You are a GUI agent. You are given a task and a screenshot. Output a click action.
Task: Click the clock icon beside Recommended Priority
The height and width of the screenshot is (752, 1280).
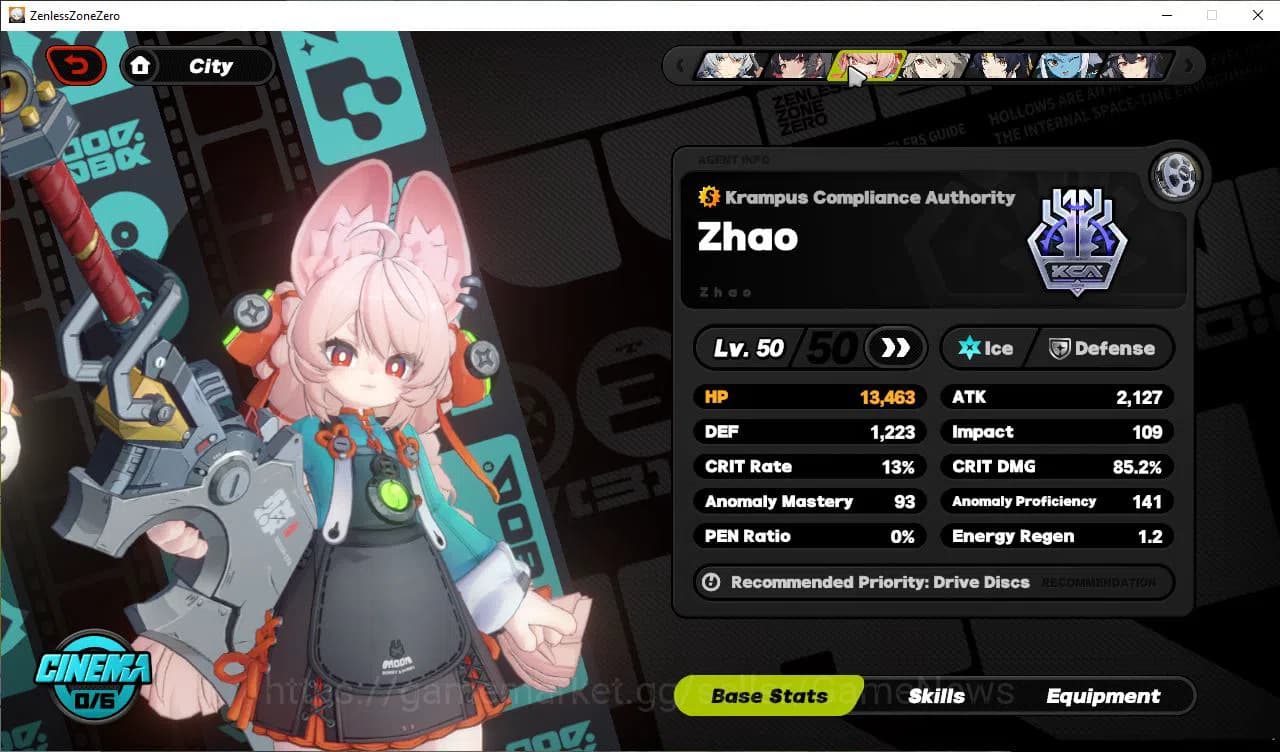tap(713, 583)
